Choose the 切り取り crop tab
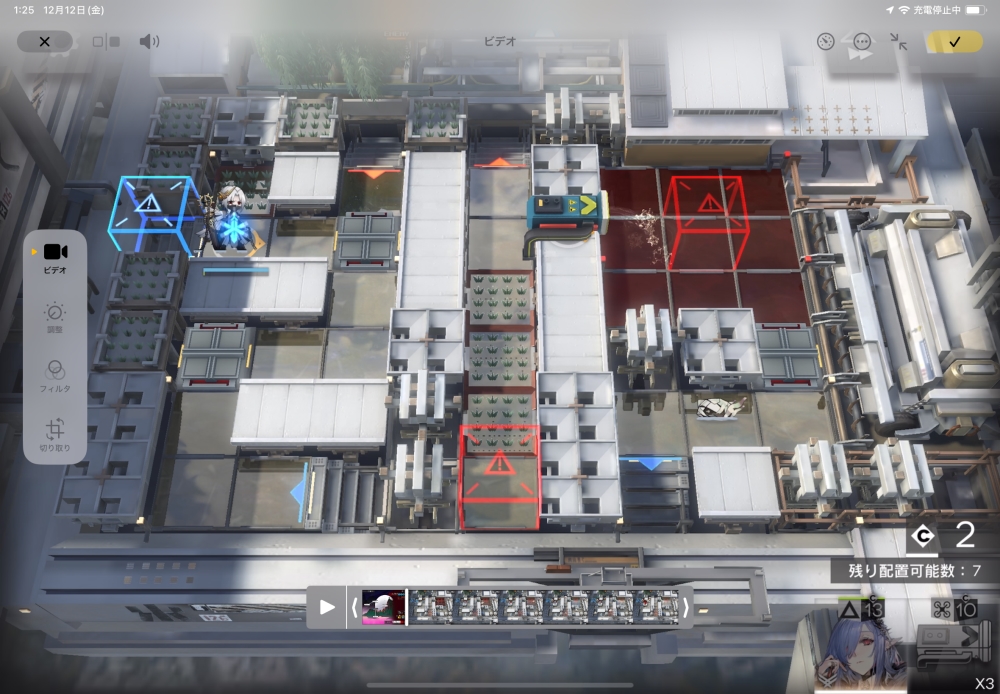The width and height of the screenshot is (1000, 694). tap(55, 436)
